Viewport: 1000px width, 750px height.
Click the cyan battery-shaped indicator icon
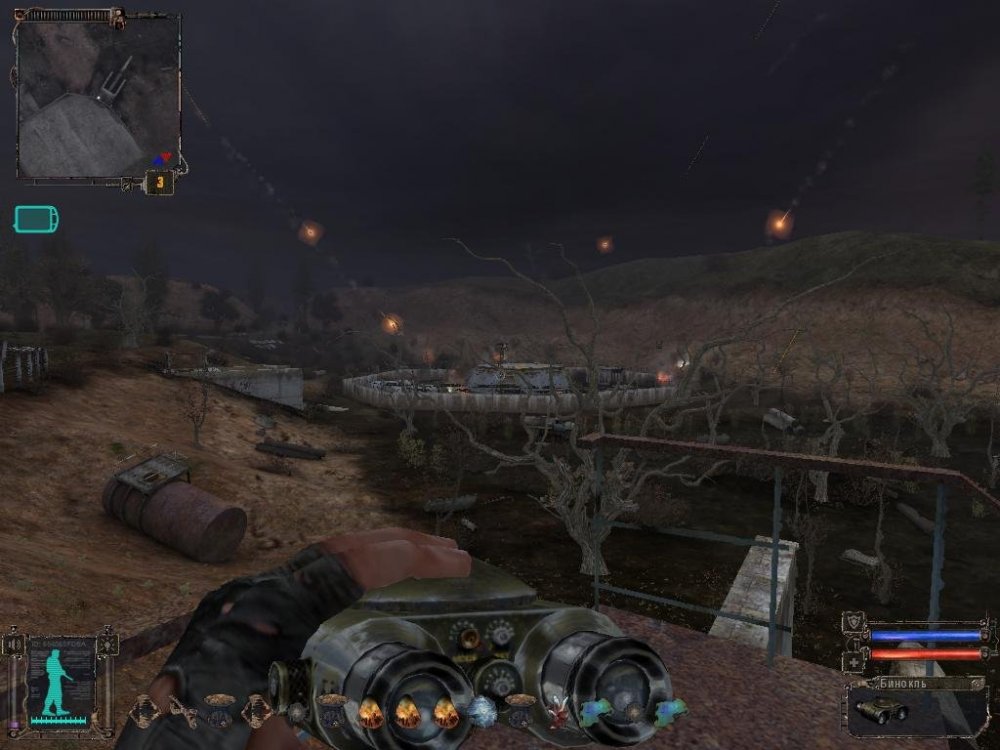point(36,219)
